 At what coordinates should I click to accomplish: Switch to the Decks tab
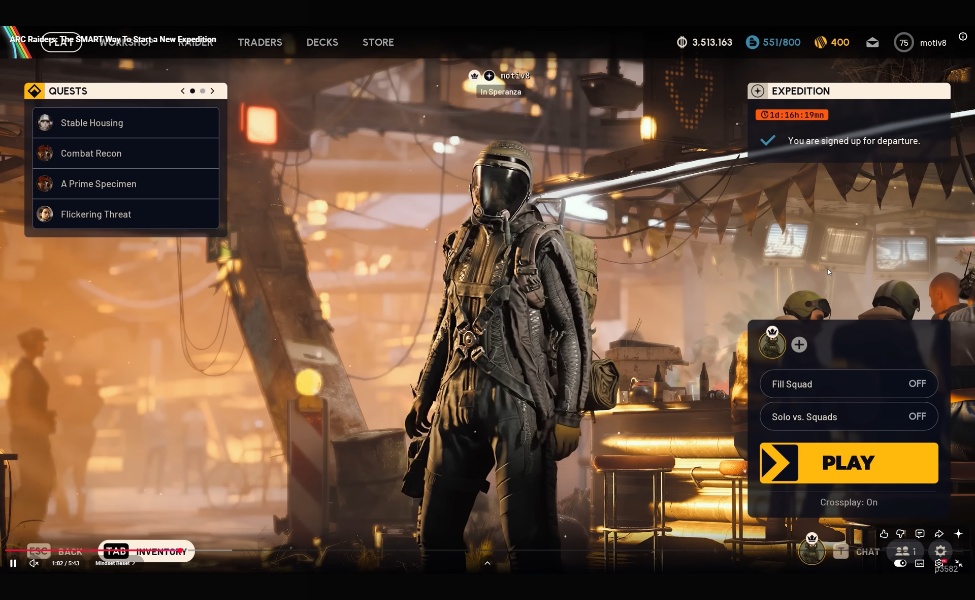click(x=322, y=42)
